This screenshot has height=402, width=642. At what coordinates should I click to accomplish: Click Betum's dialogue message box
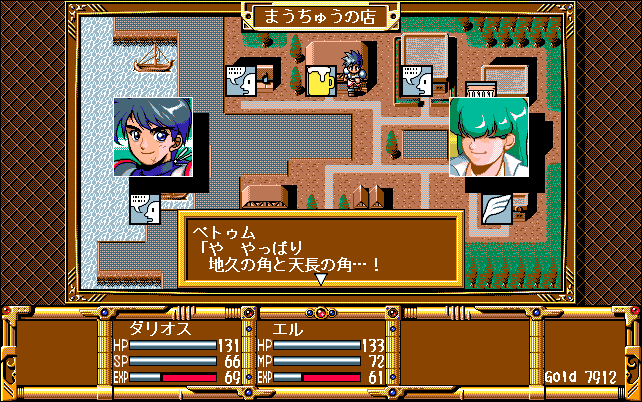coord(321,250)
